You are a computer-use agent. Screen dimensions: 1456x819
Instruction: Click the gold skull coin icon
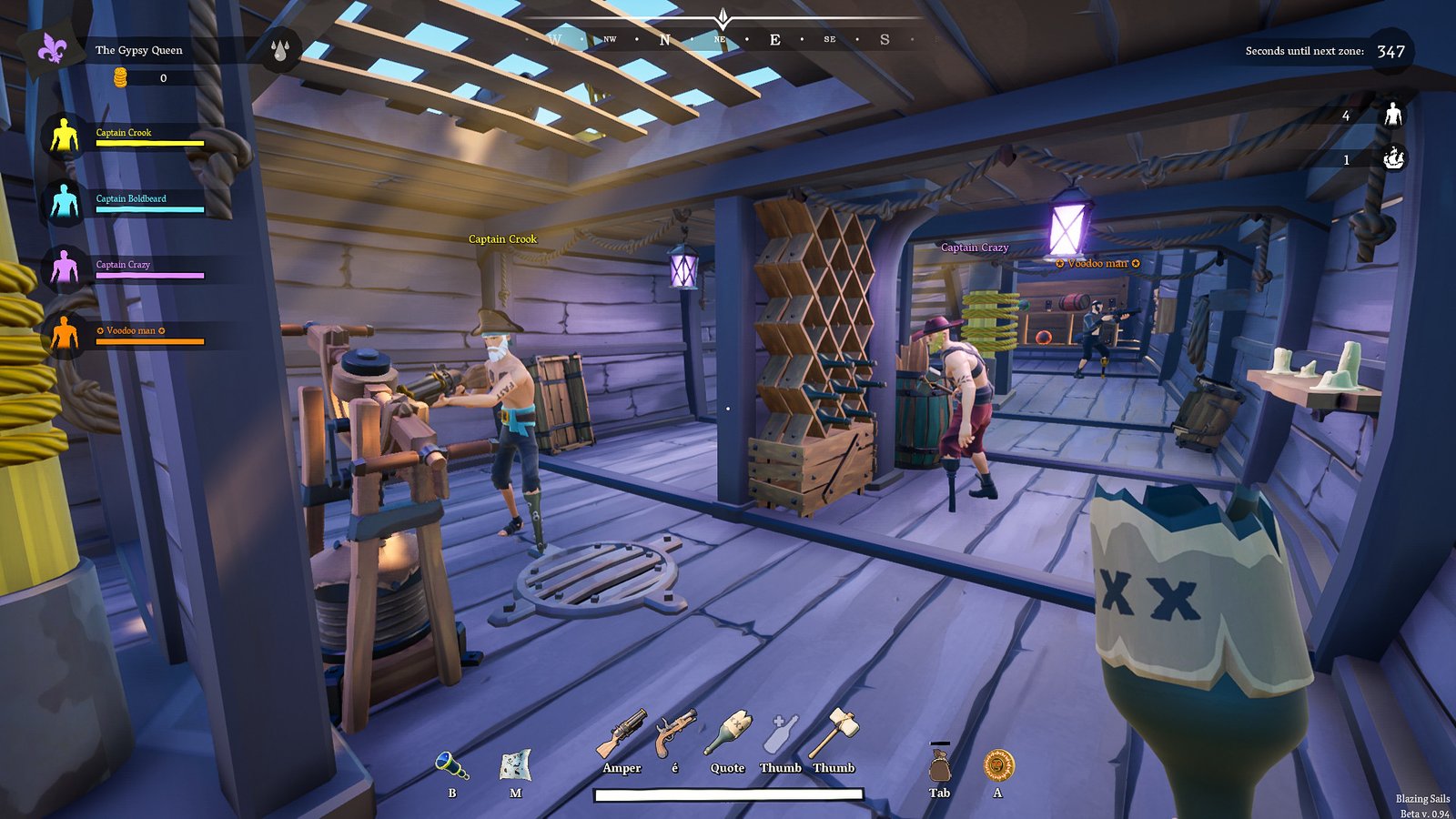click(x=998, y=764)
